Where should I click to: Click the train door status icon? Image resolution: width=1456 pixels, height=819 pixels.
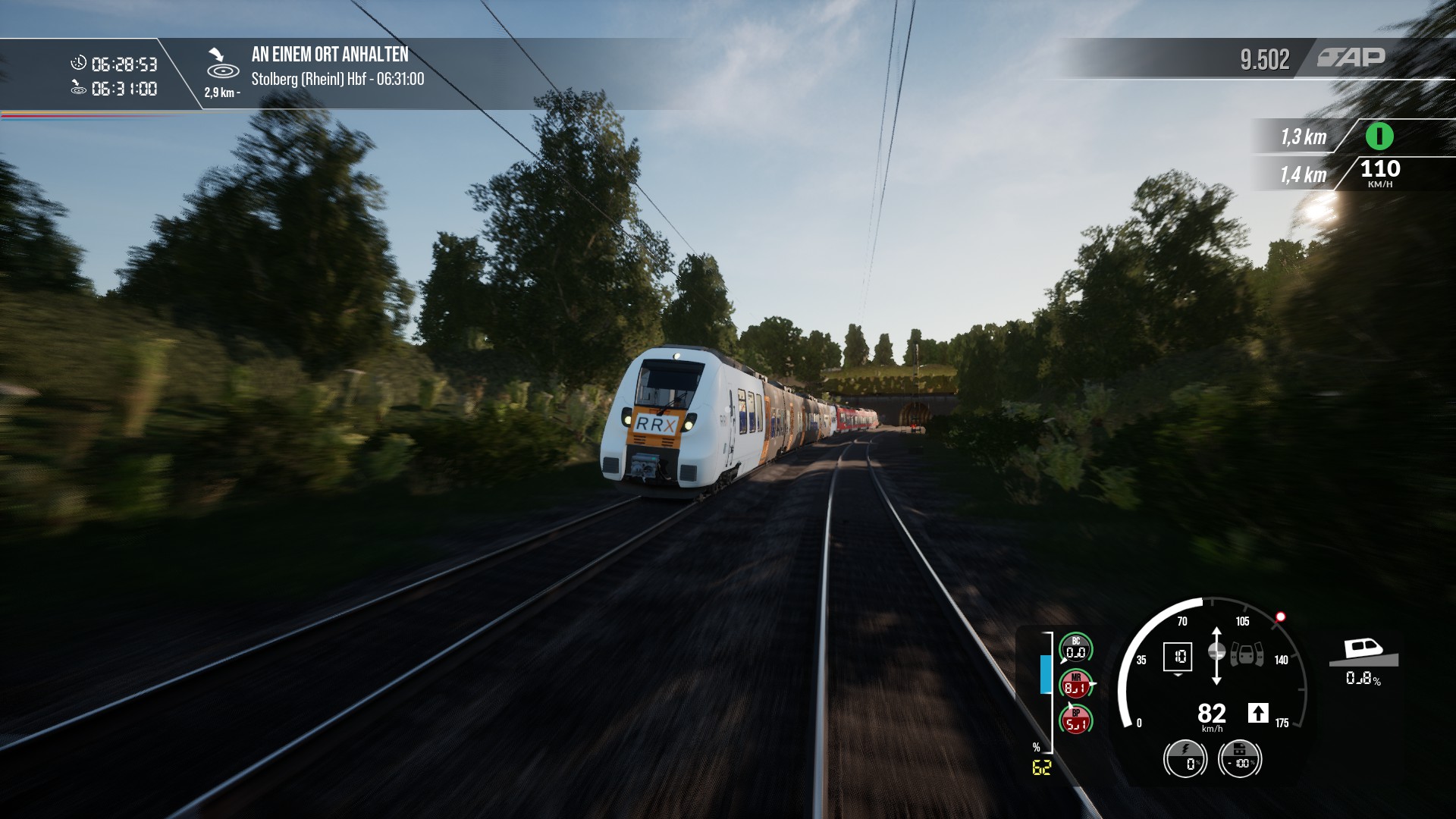pos(1247,654)
